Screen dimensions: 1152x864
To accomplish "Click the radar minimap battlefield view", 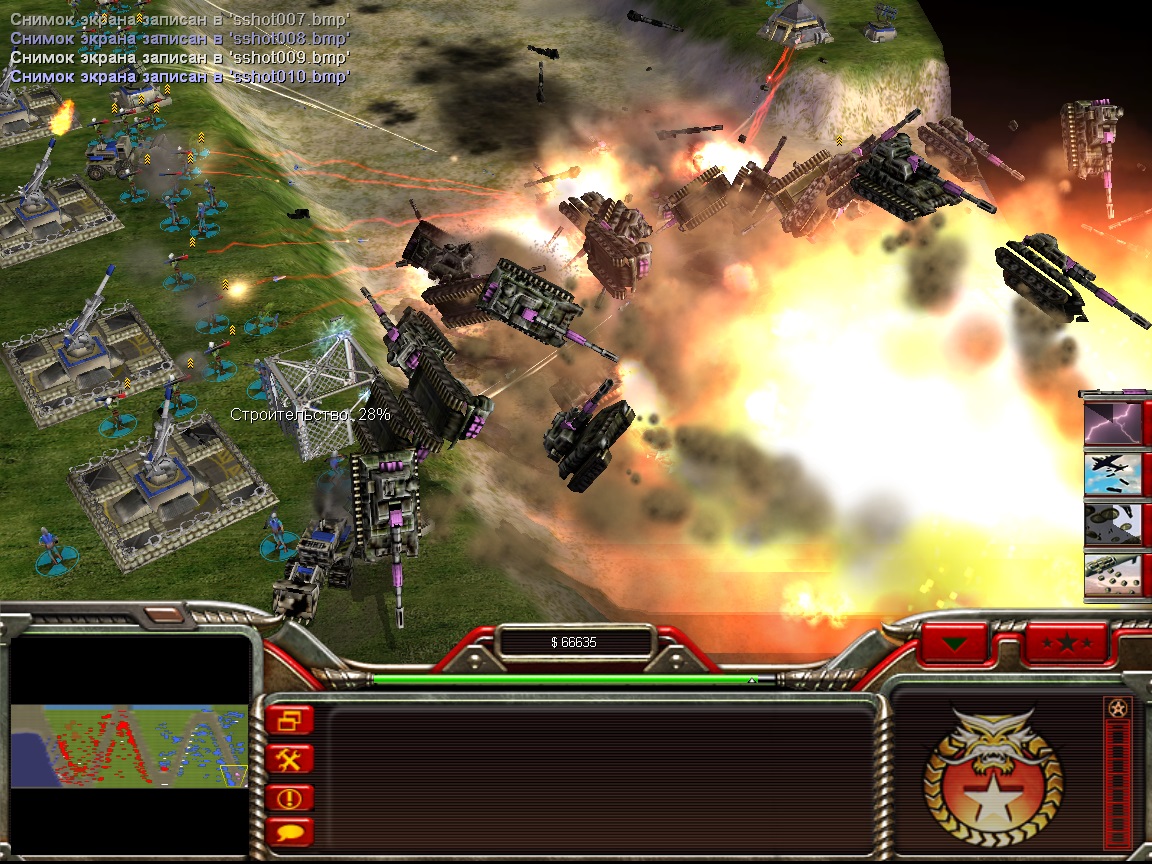I will click(x=129, y=746).
